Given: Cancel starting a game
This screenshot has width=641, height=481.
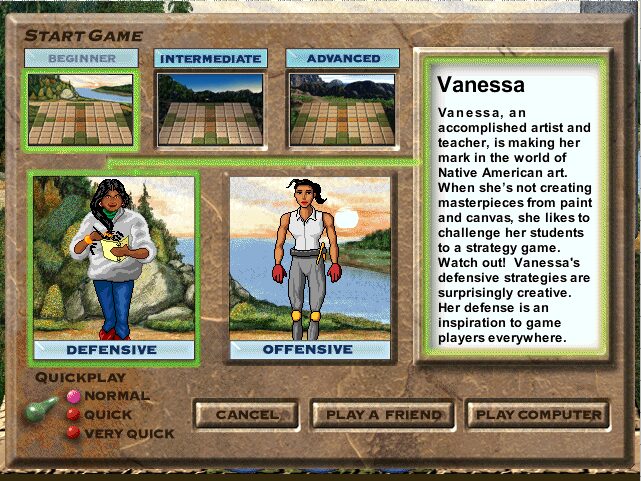Looking at the screenshot, I should [247, 414].
